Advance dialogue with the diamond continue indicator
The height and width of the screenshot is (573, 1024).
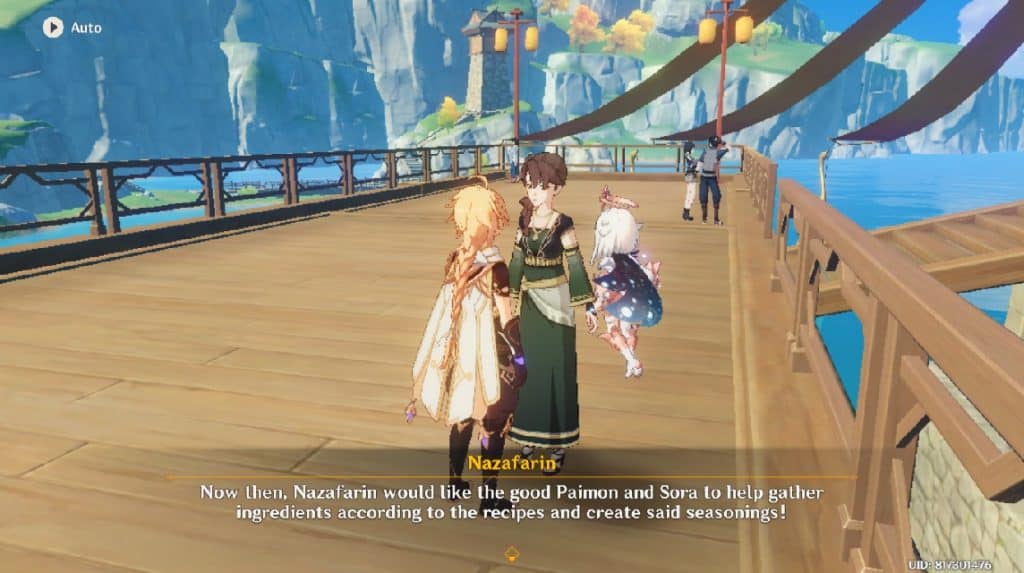click(511, 551)
